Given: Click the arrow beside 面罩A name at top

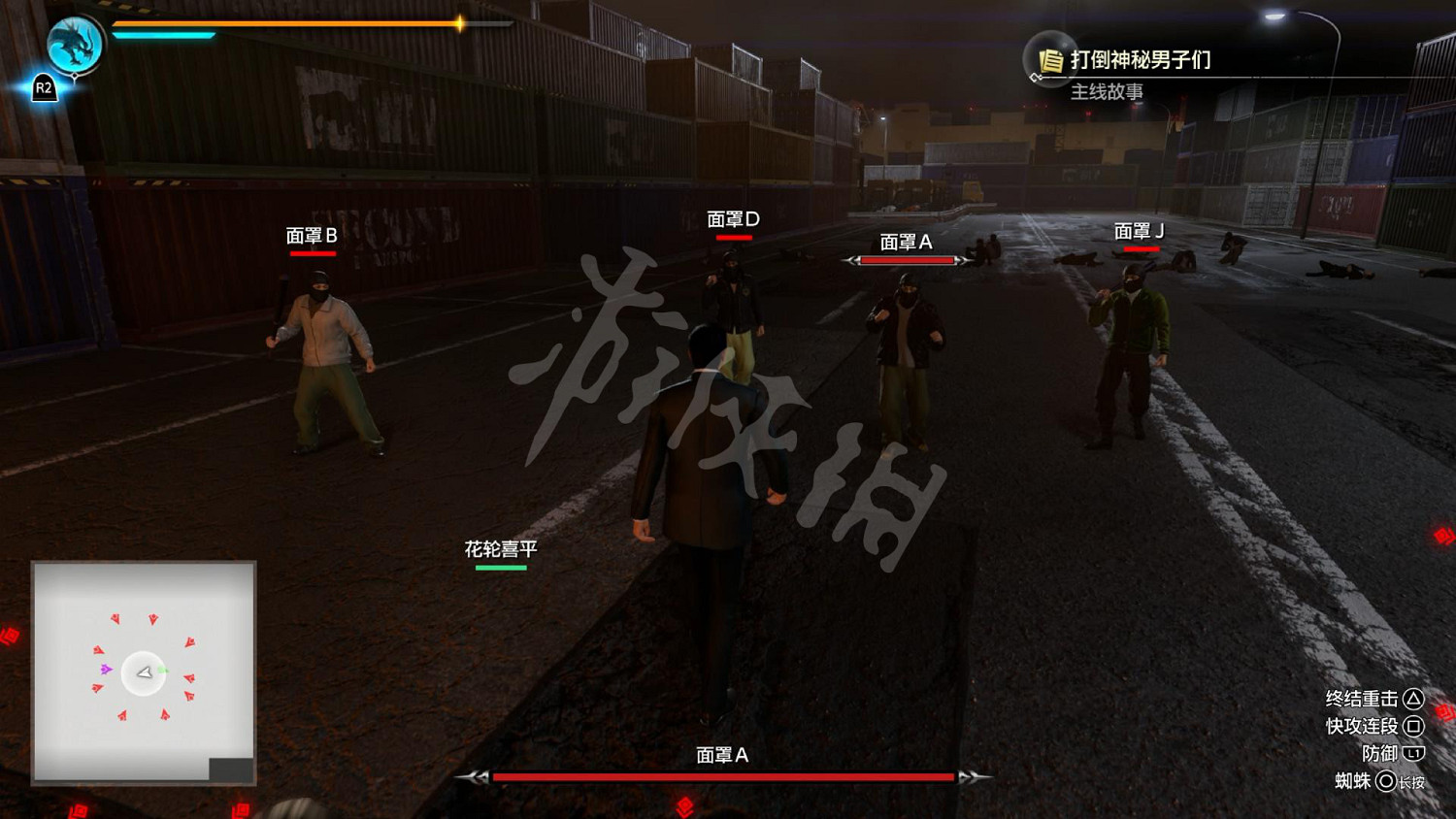Looking at the screenshot, I should point(853,260).
